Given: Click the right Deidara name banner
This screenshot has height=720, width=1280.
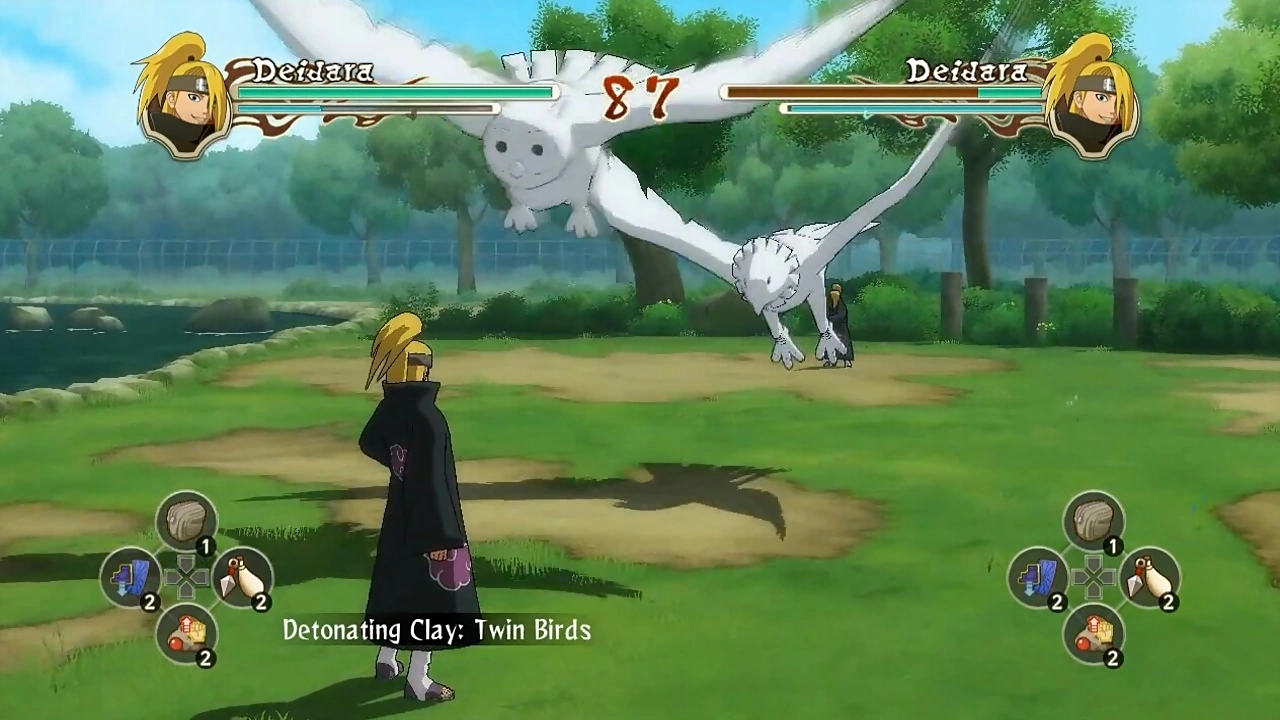Looking at the screenshot, I should 965,72.
